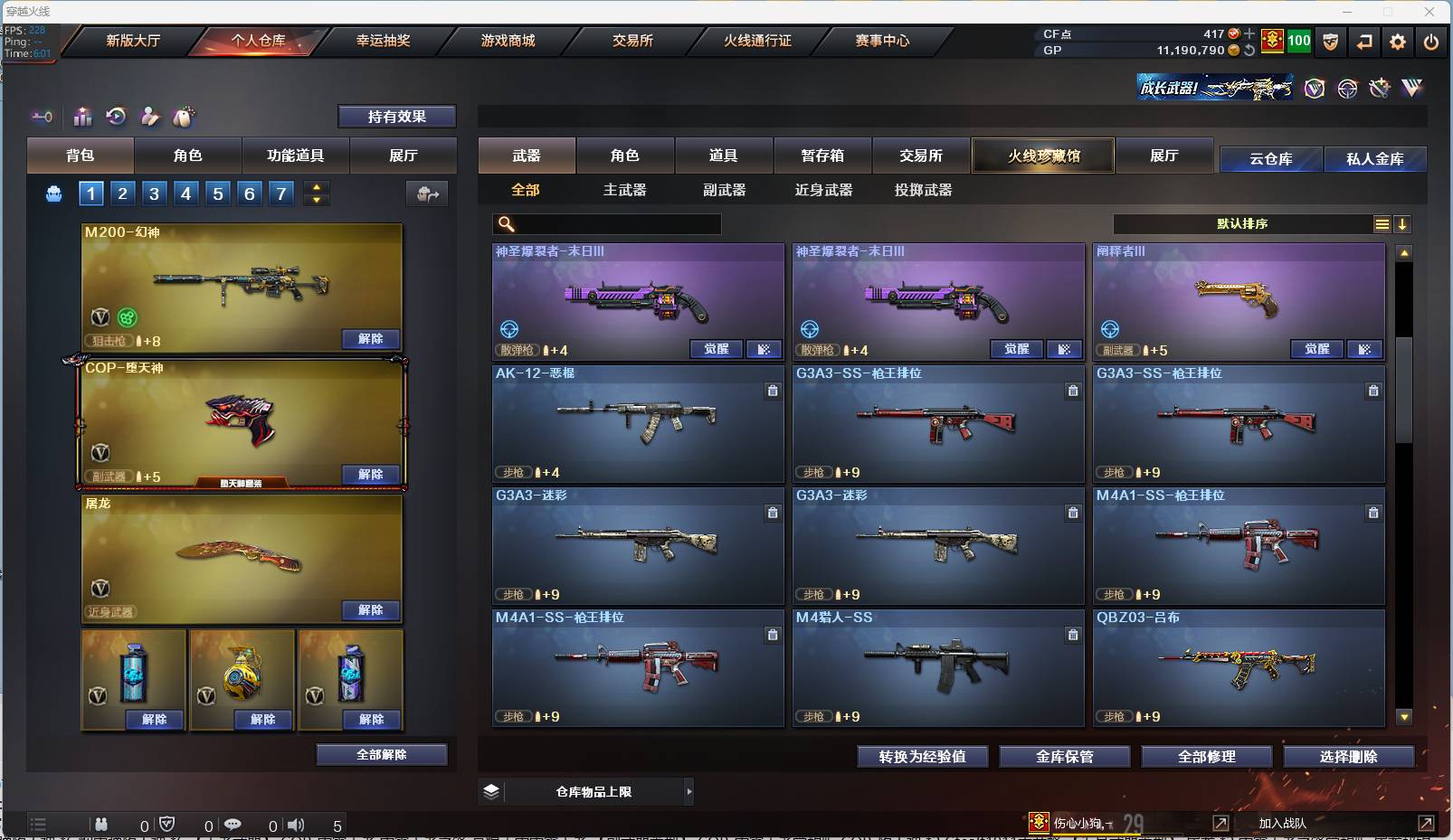This screenshot has height=840, width=1453.
Task: Open the bar-chart stats icon near top left
Action: pyautogui.click(x=82, y=117)
